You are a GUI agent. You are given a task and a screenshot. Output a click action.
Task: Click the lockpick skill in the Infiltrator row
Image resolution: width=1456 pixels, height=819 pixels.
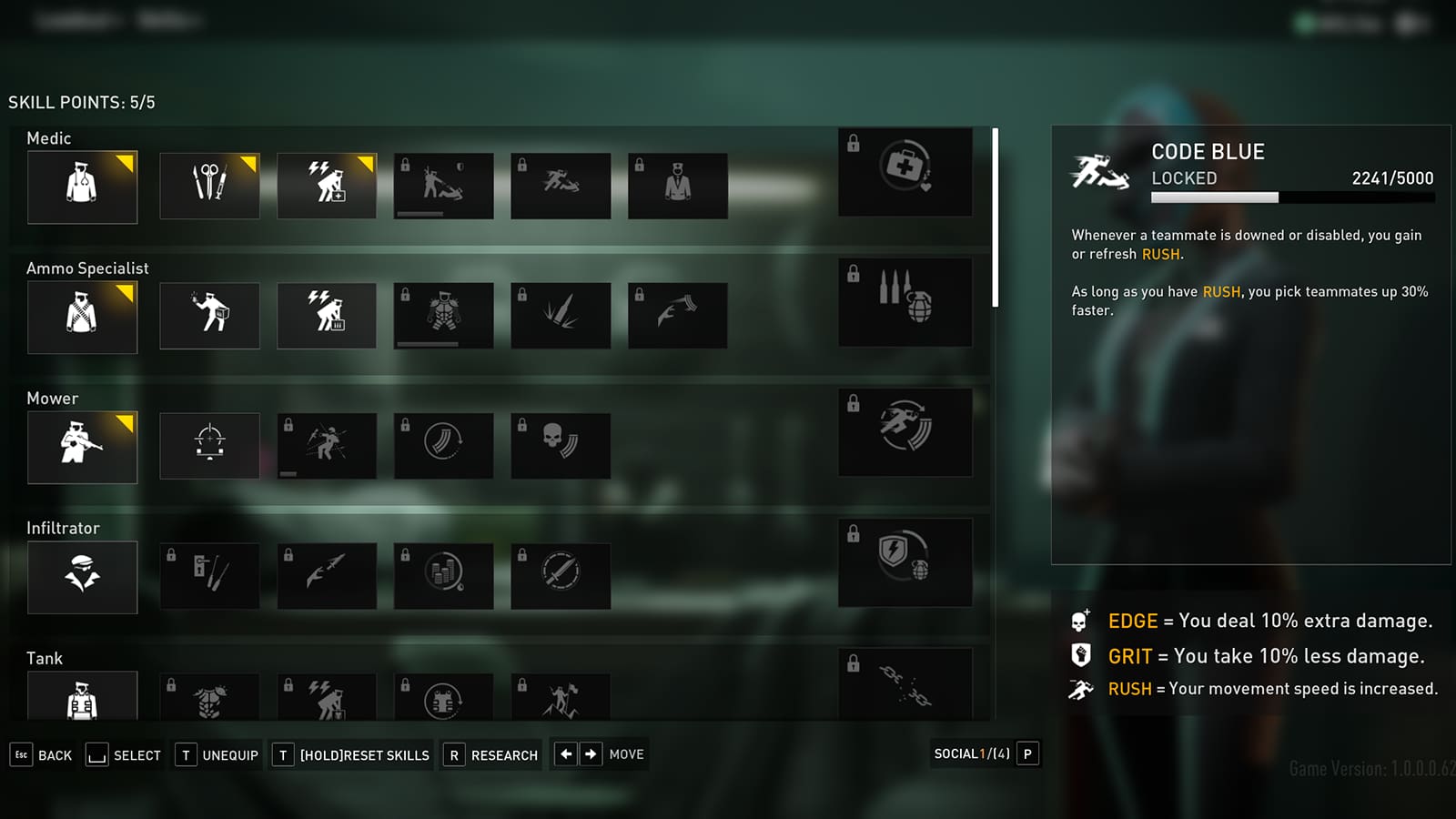click(209, 575)
